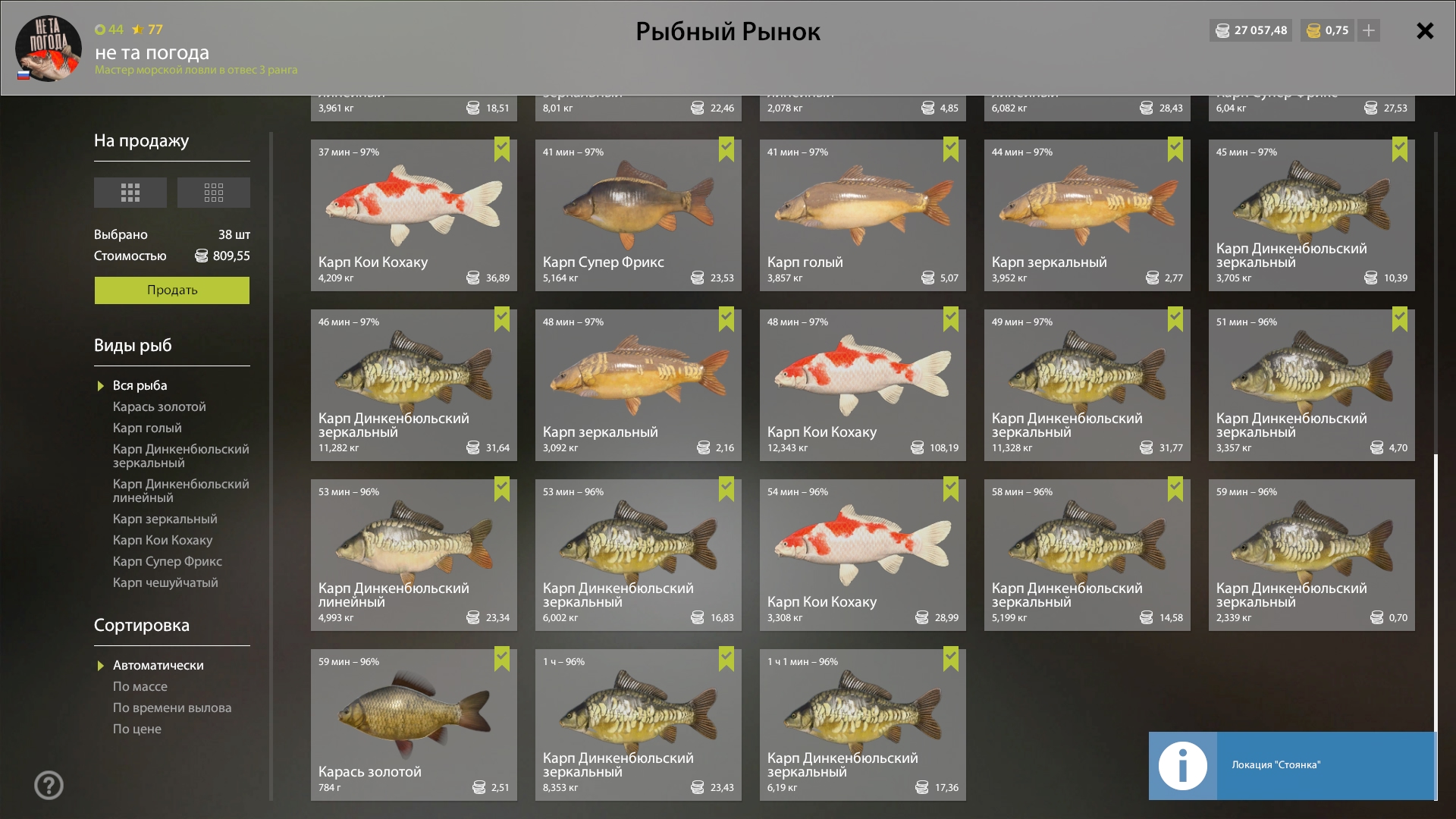Filter by Карп Кои Кохаку
This screenshot has height=819, width=1456.
click(162, 541)
